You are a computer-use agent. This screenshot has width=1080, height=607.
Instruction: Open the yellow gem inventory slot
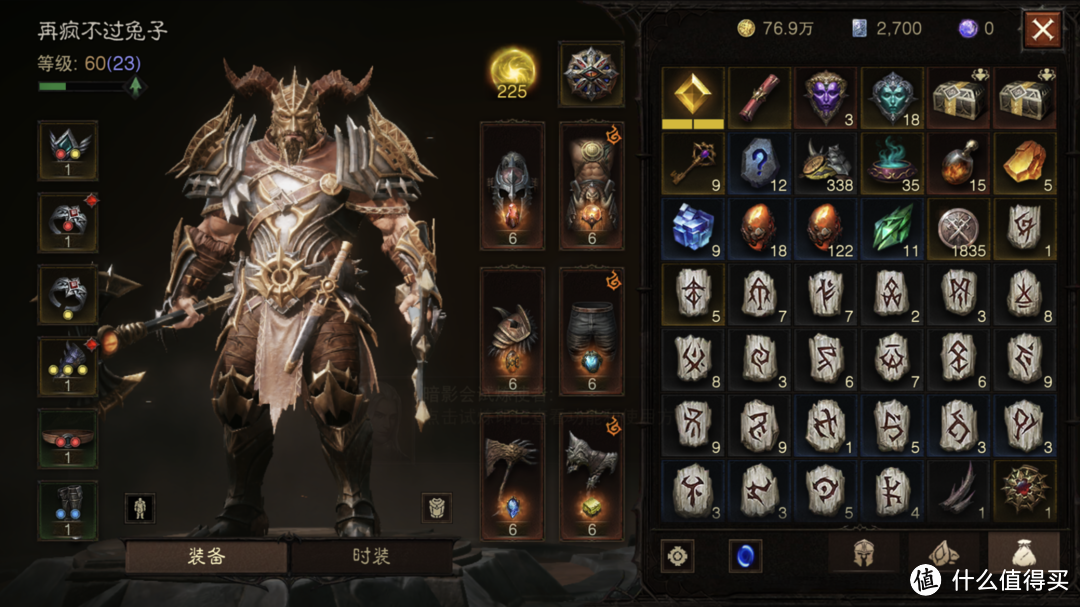[x=693, y=98]
